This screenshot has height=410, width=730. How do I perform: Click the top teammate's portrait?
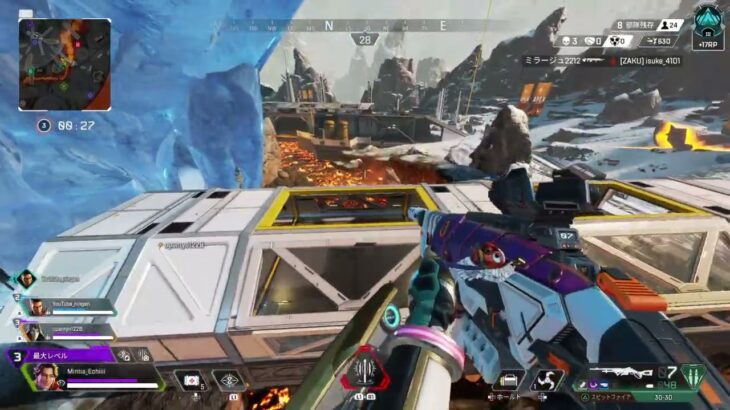pos(26,280)
